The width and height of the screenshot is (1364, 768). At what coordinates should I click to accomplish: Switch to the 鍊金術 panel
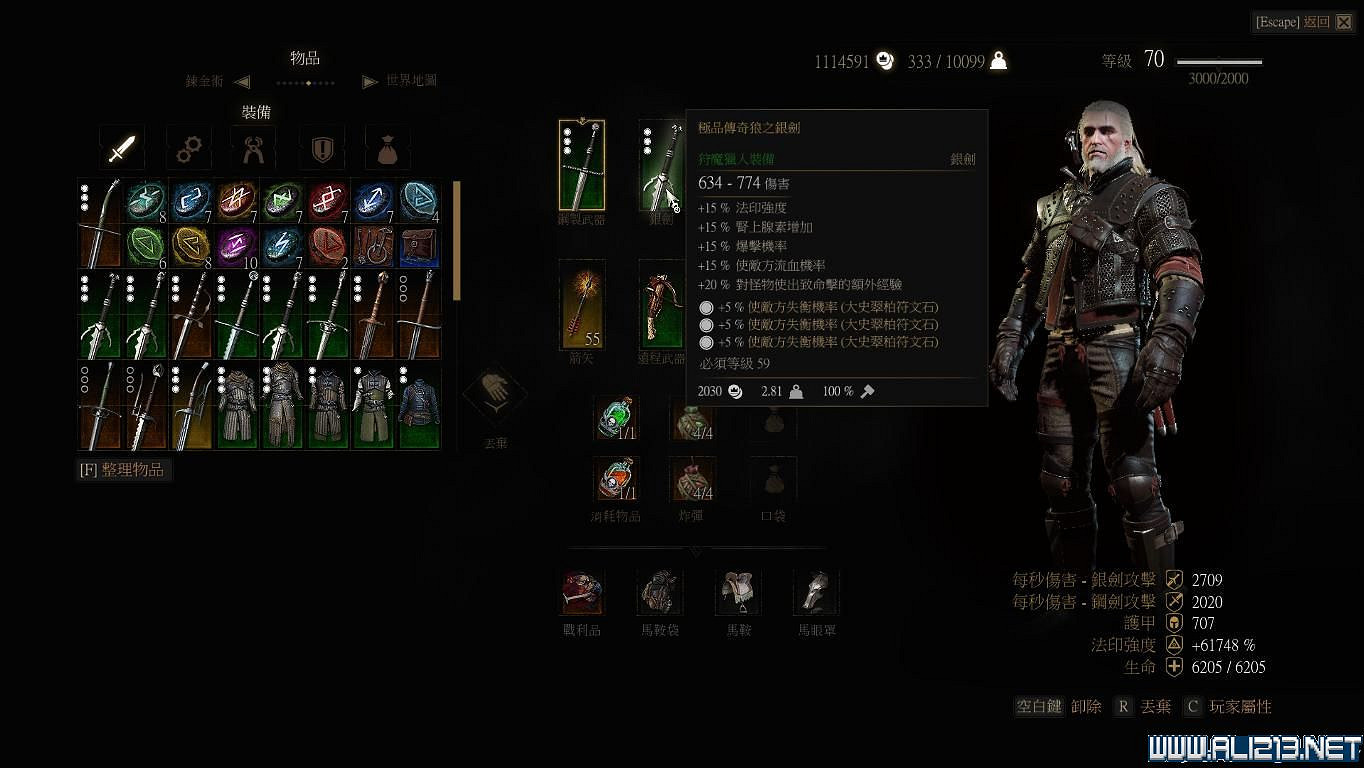205,81
